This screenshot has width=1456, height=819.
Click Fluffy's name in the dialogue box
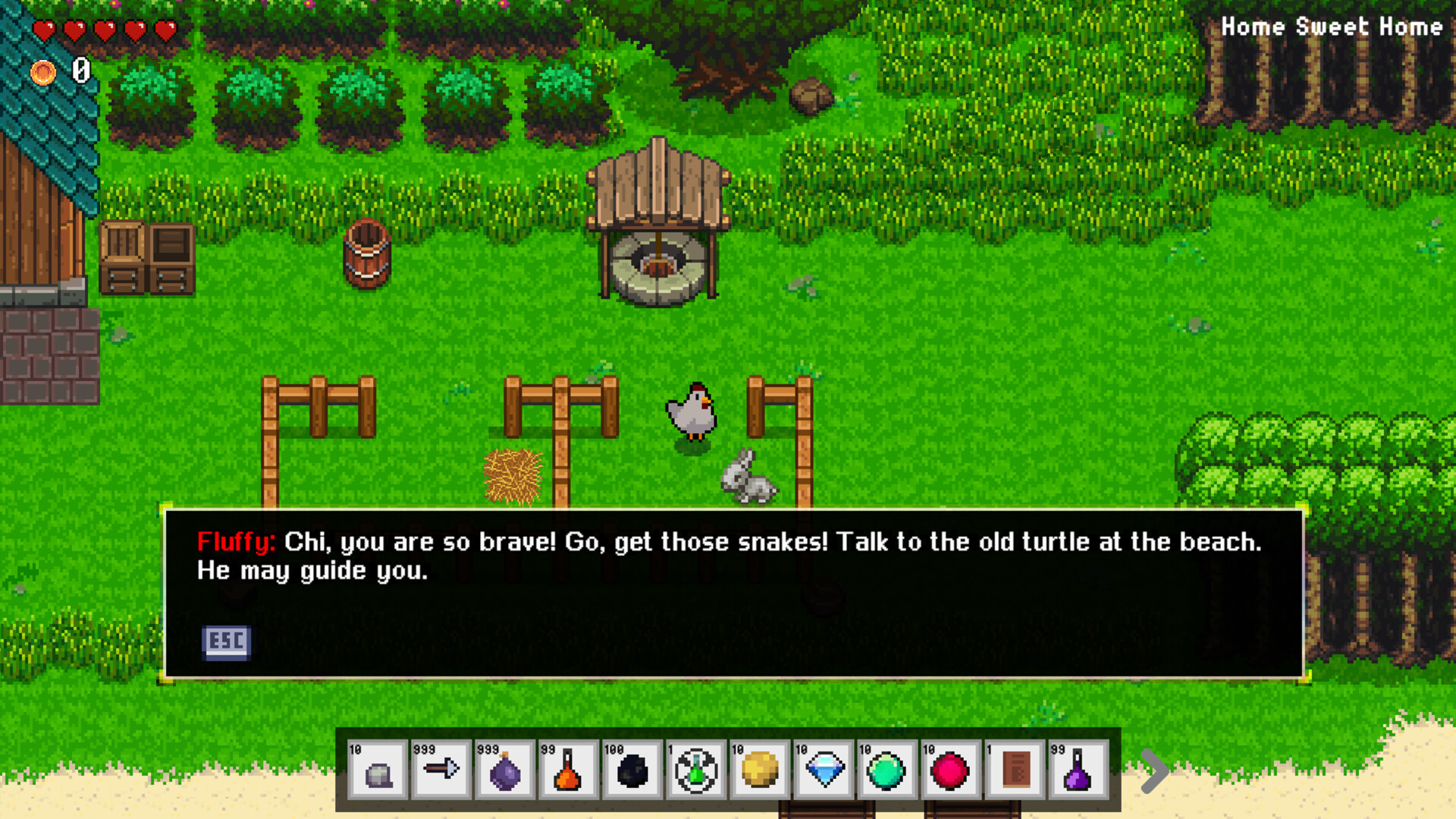pyautogui.click(x=235, y=541)
